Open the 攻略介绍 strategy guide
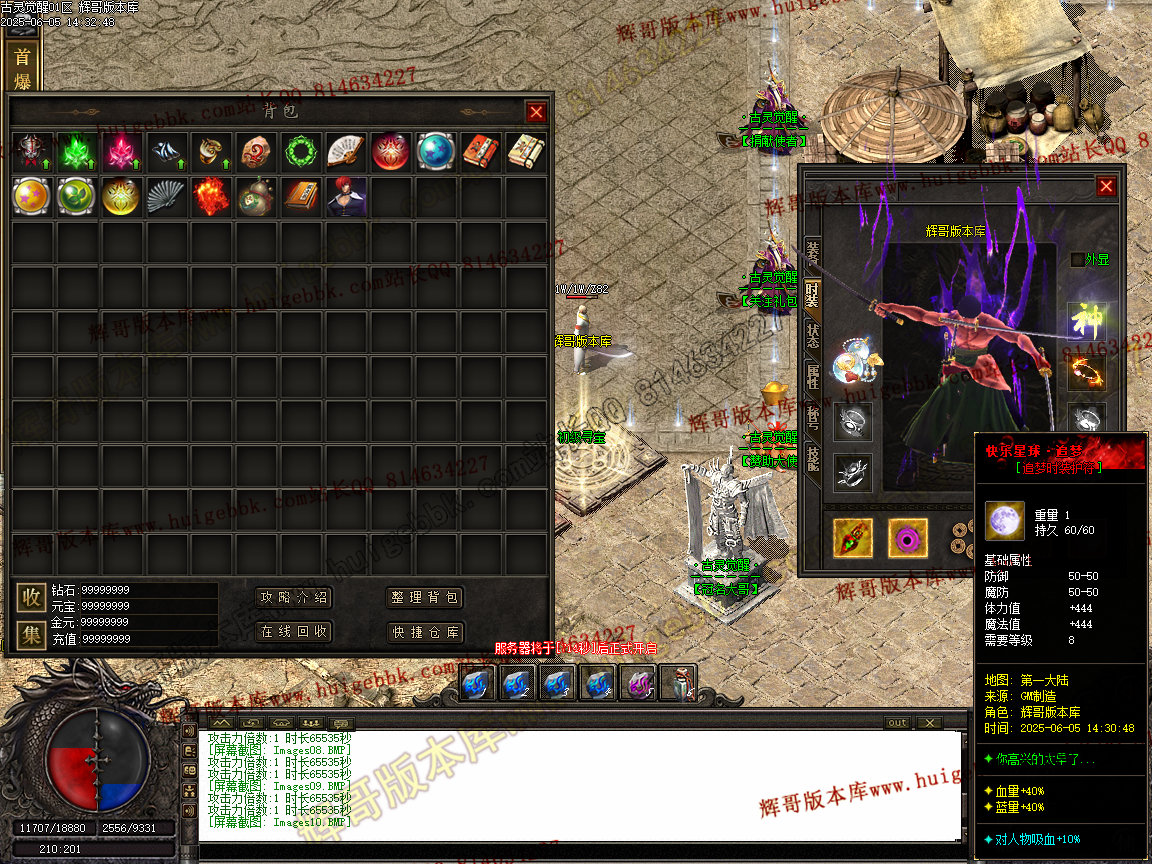 pyautogui.click(x=294, y=598)
